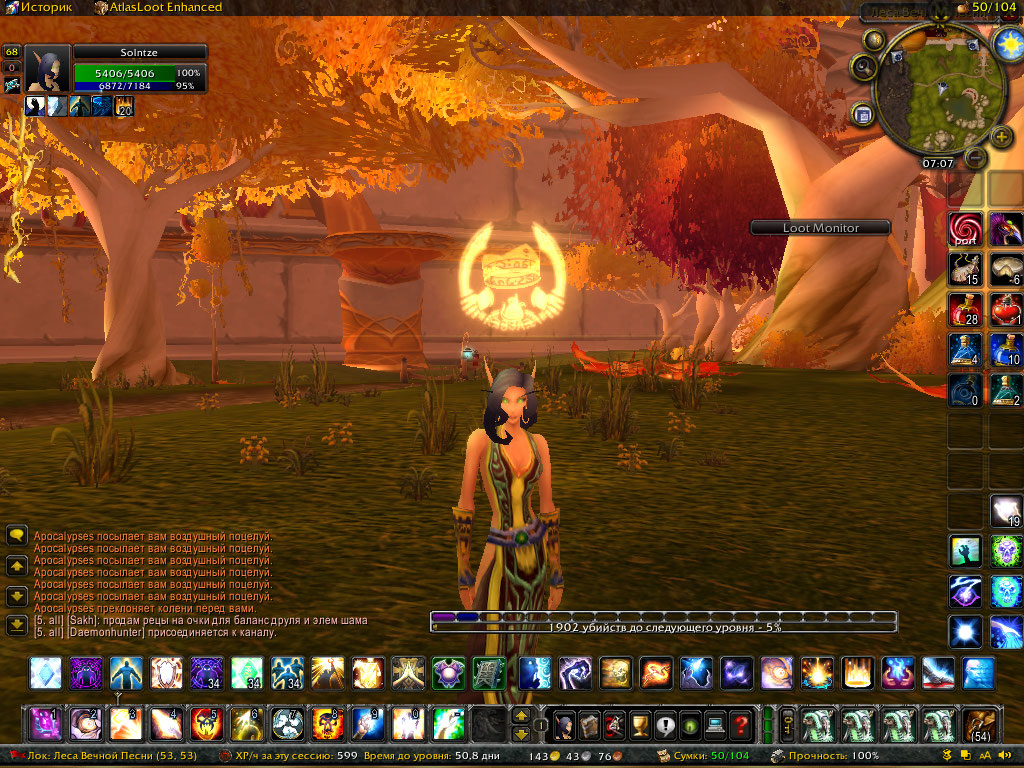Image resolution: width=1024 pixels, height=768 pixels.
Task: Open the computer-icon game menu button
Action: point(714,723)
